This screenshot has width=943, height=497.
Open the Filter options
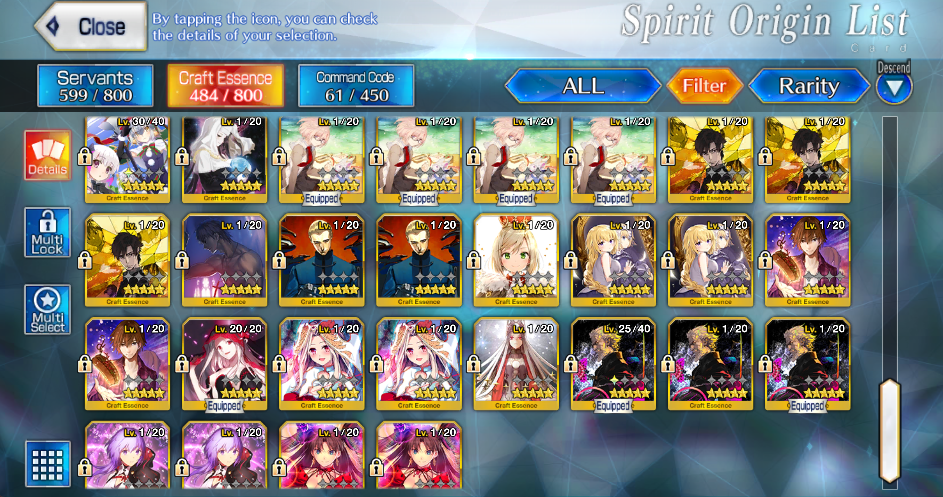[x=704, y=86]
